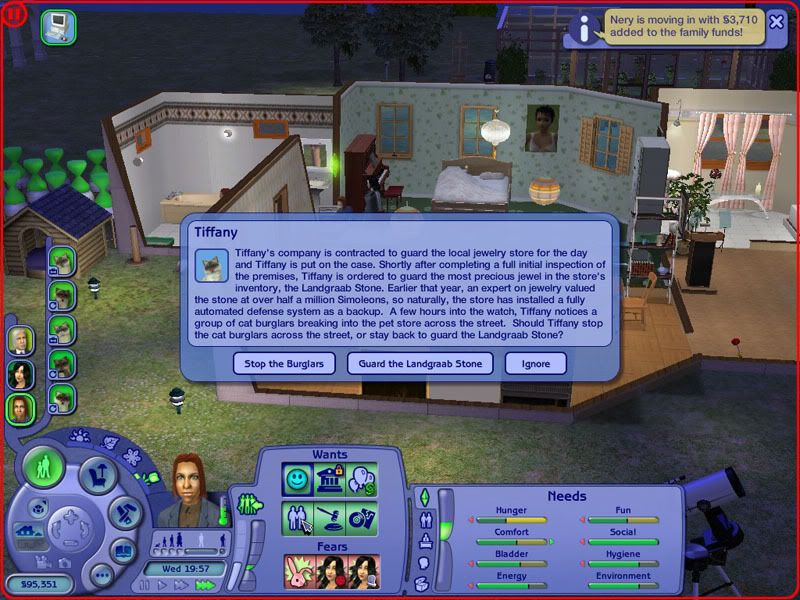The height and width of the screenshot is (600, 800).
Task: Click the pink bunny fear icon
Action: 298,570
